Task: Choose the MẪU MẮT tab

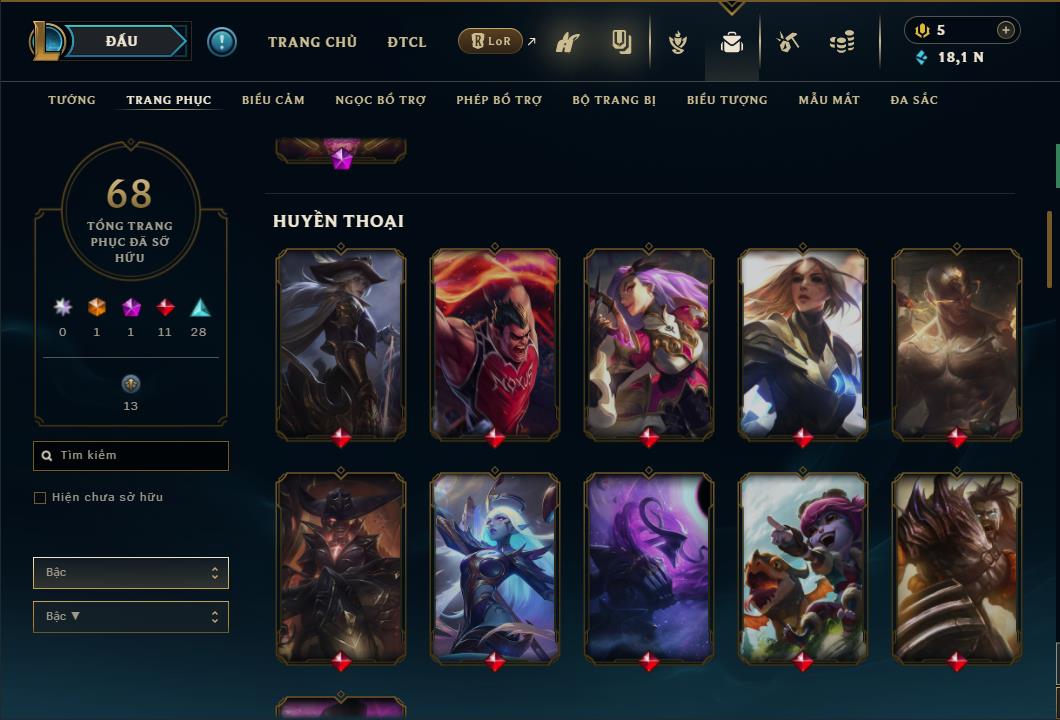Action: click(x=829, y=100)
